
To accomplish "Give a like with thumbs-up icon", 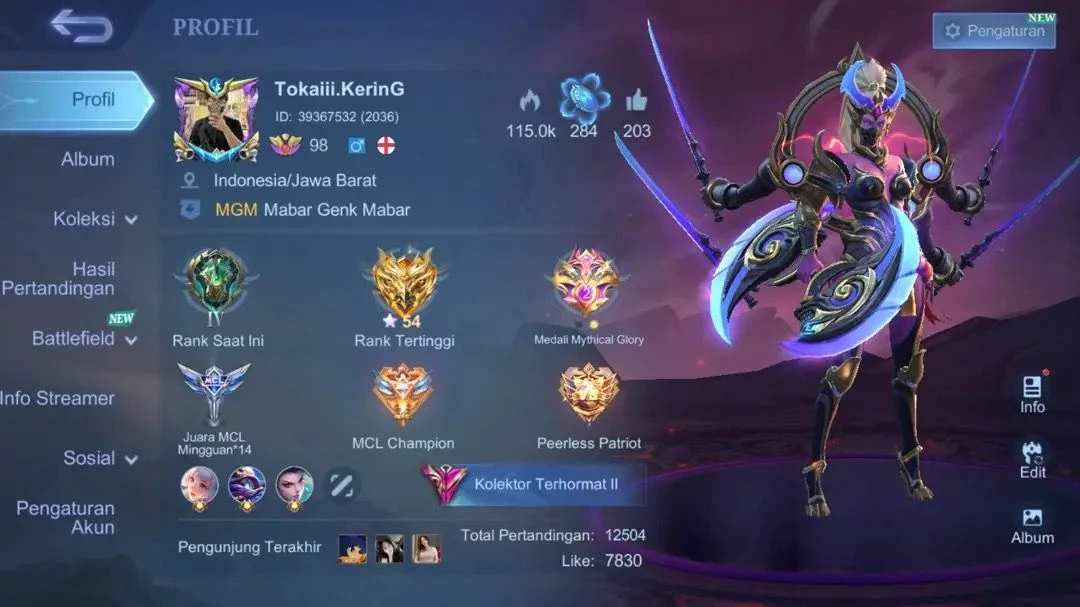I will click(x=636, y=101).
